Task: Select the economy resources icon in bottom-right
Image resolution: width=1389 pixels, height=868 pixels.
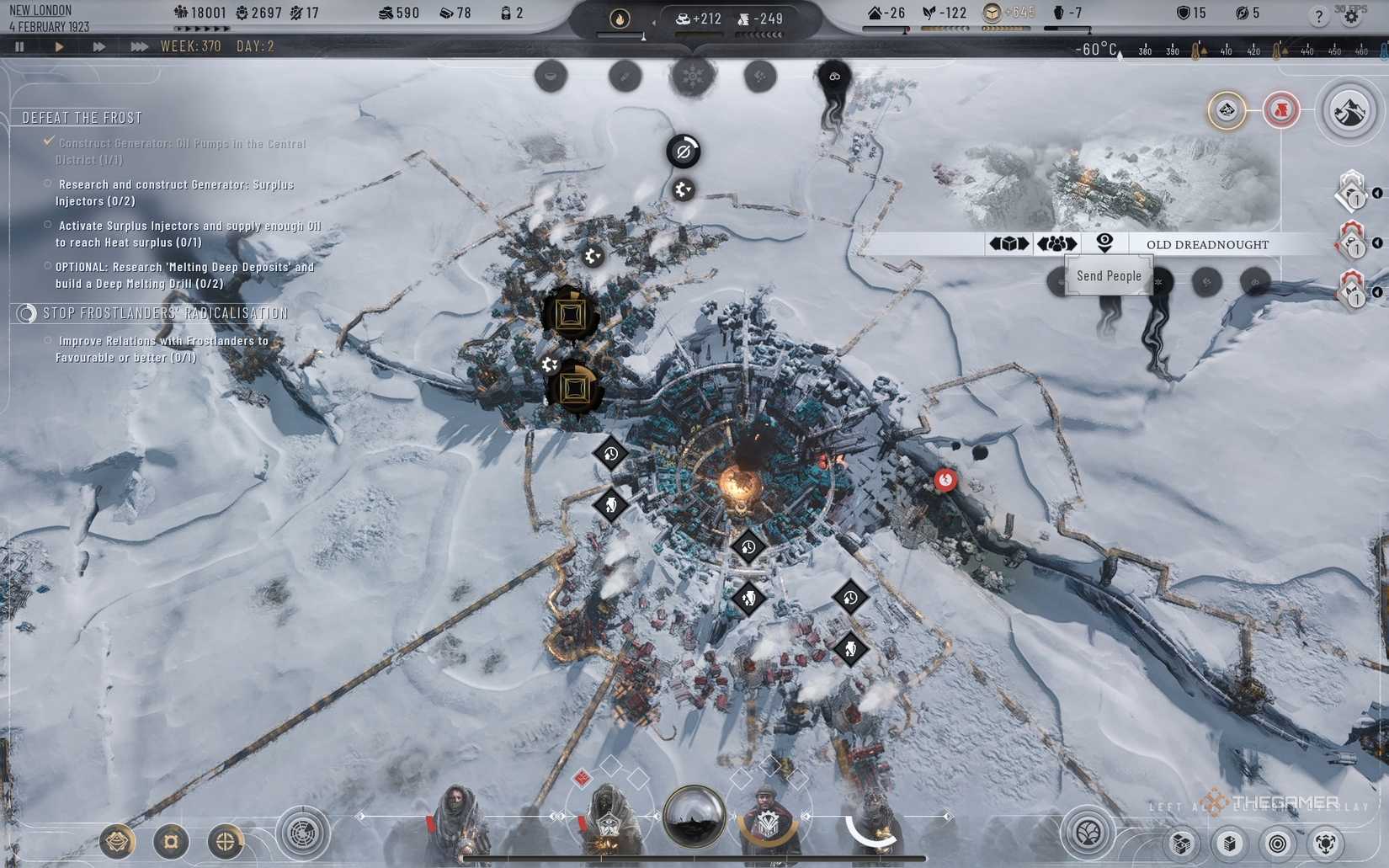Action: pos(1182,843)
